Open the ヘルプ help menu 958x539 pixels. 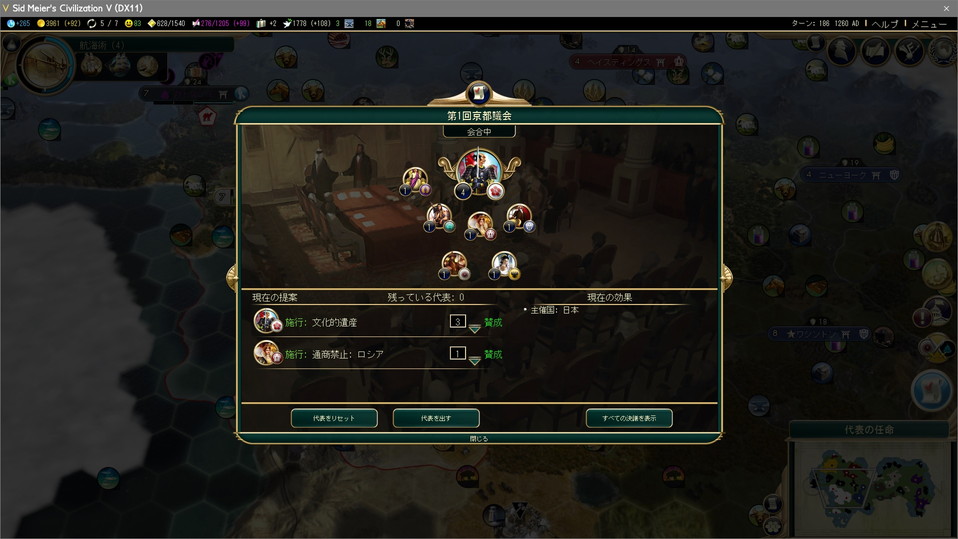coord(885,23)
